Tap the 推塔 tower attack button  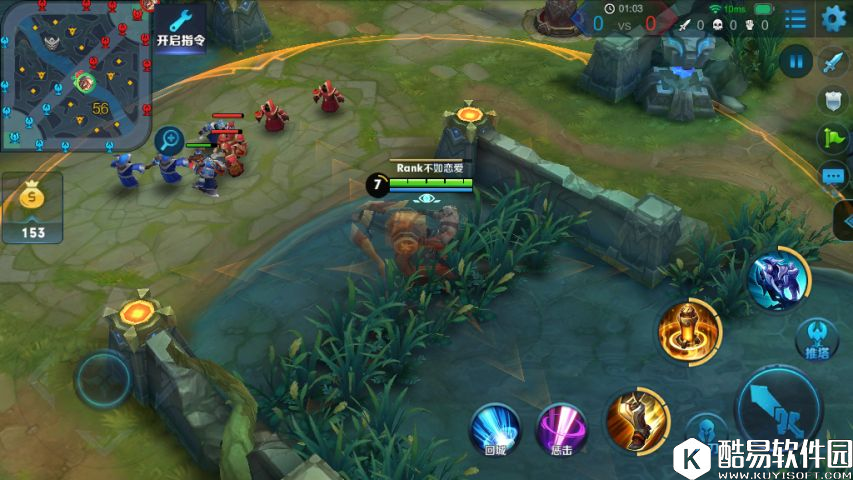(x=817, y=338)
